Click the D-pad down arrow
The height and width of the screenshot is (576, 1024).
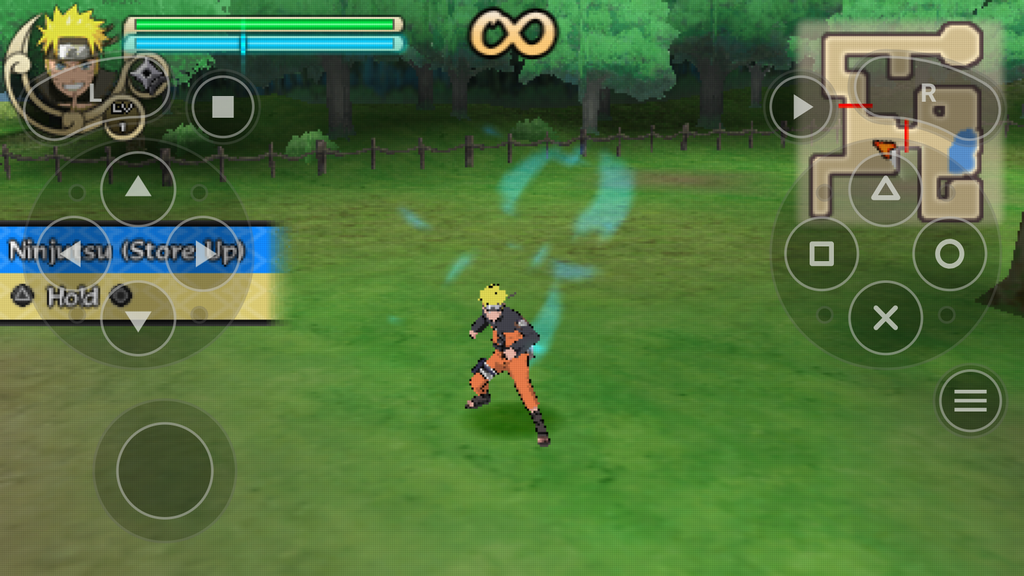click(x=138, y=320)
